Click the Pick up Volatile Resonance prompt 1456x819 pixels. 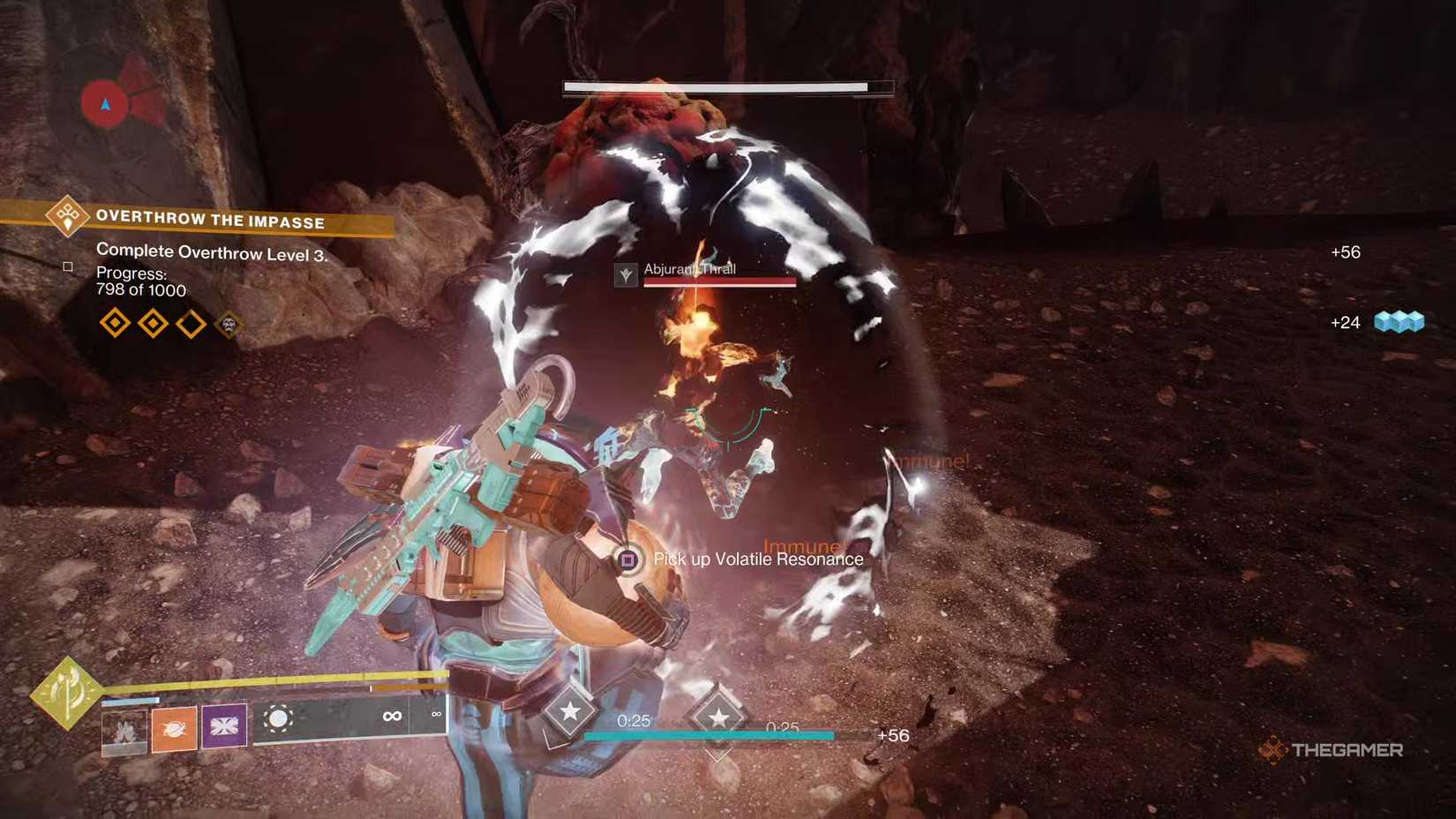(x=756, y=560)
